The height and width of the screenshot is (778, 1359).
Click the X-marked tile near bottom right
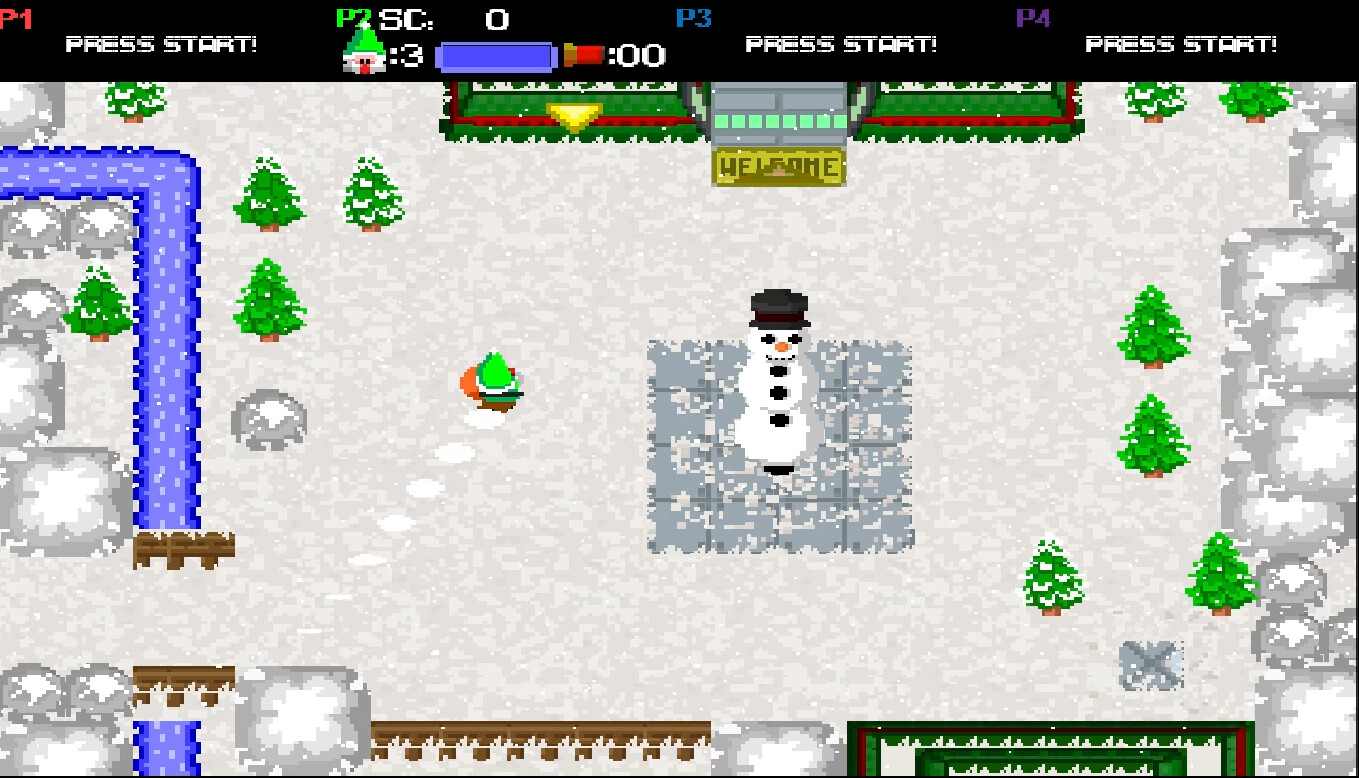tap(1152, 662)
